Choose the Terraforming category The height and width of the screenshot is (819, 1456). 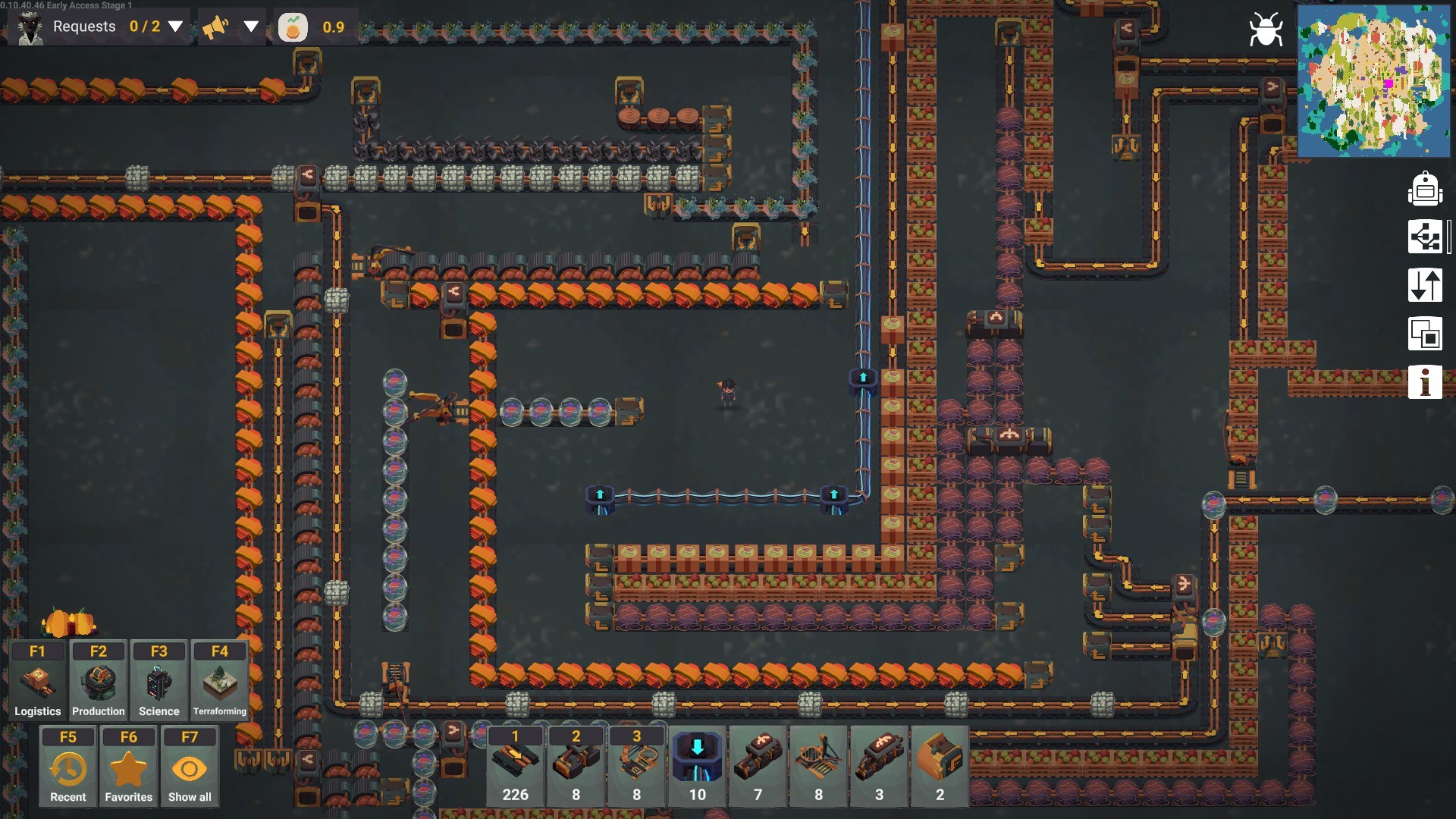point(220,681)
